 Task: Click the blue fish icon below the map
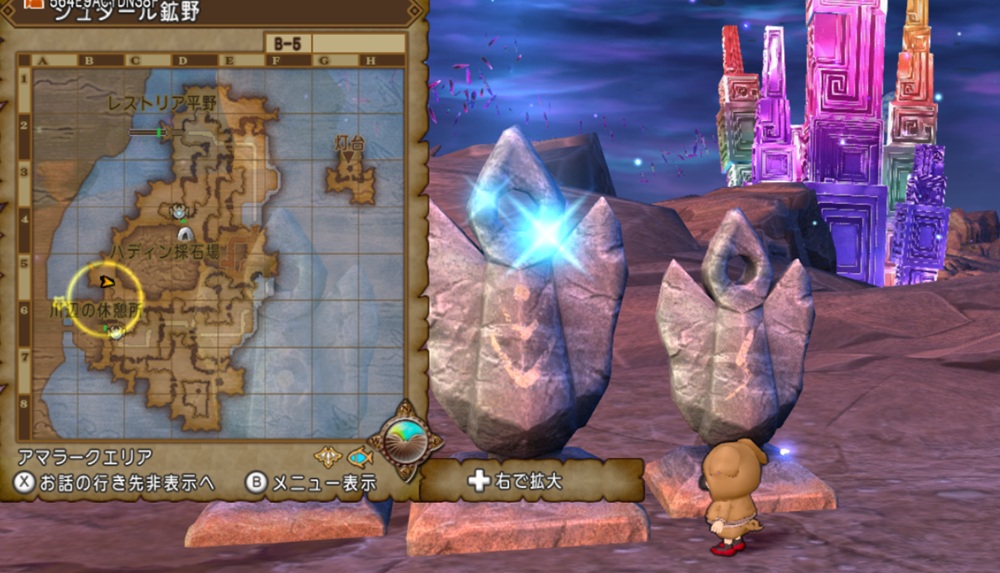pyautogui.click(x=360, y=457)
